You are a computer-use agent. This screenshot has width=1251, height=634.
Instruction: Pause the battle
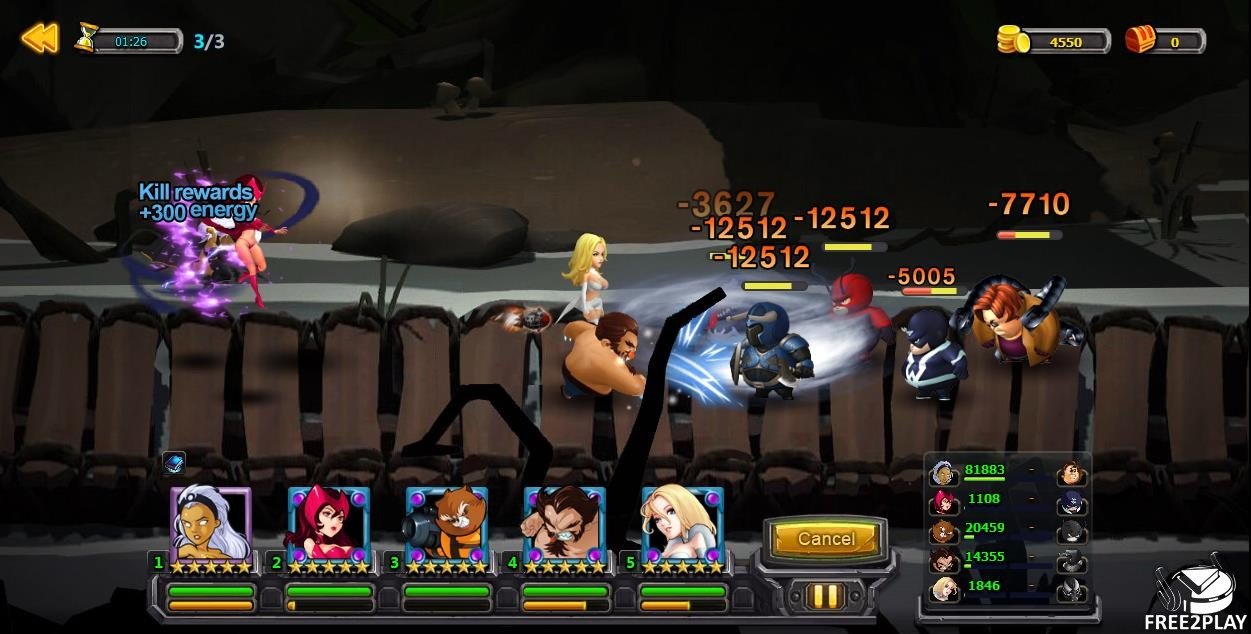point(825,596)
